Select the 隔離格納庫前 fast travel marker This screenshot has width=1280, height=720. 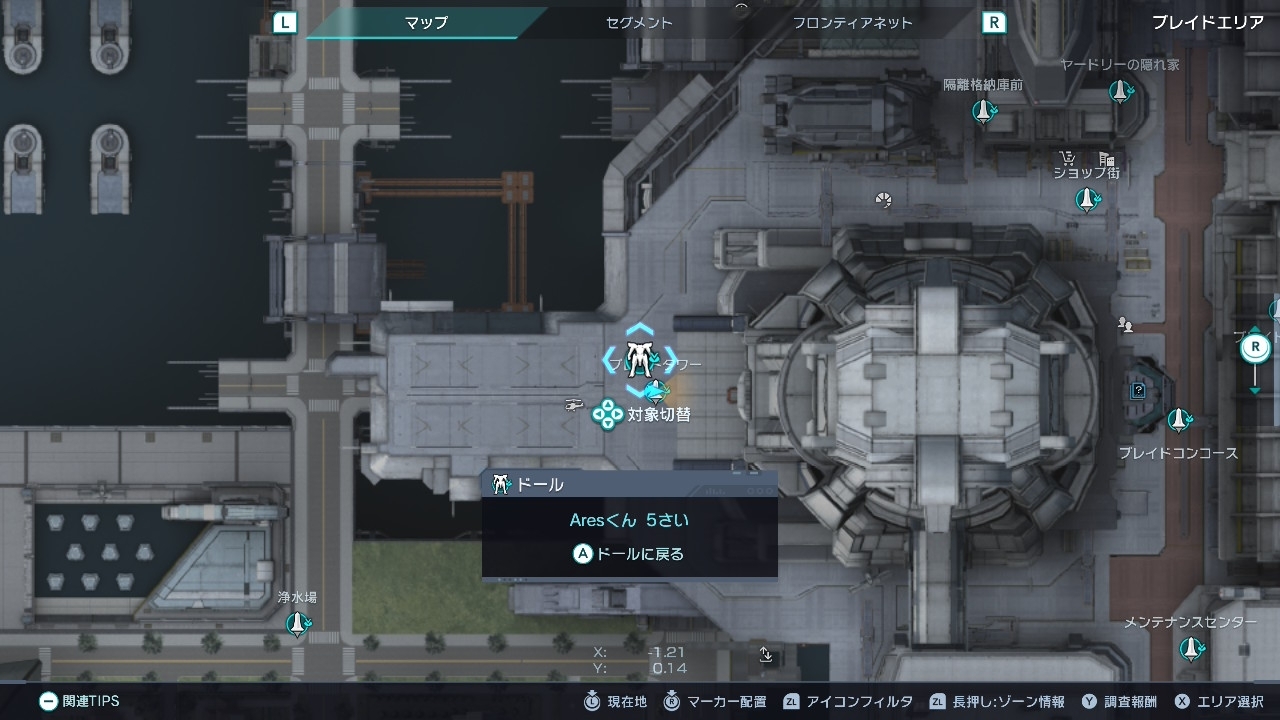click(984, 111)
